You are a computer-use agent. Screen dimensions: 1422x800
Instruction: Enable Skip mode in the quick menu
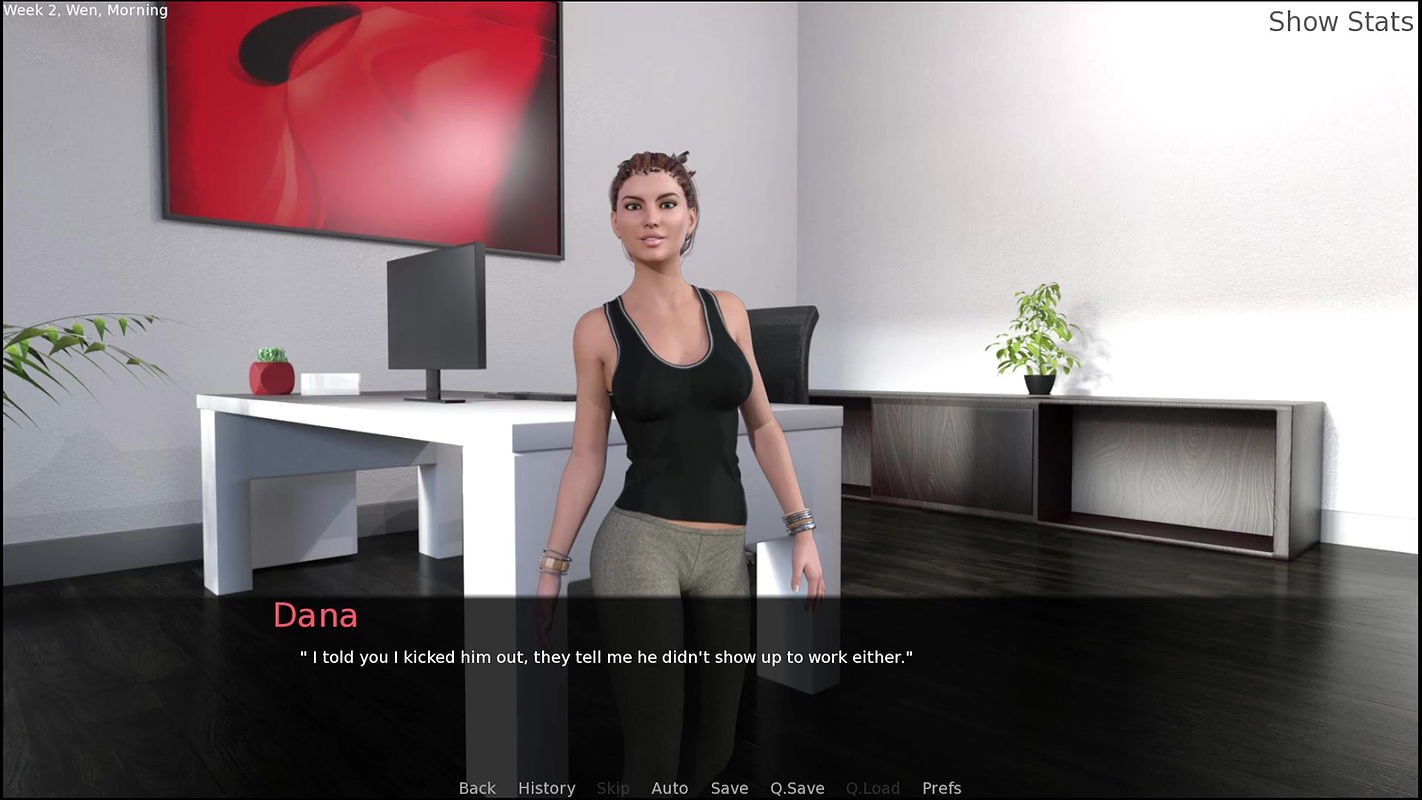tap(613, 788)
